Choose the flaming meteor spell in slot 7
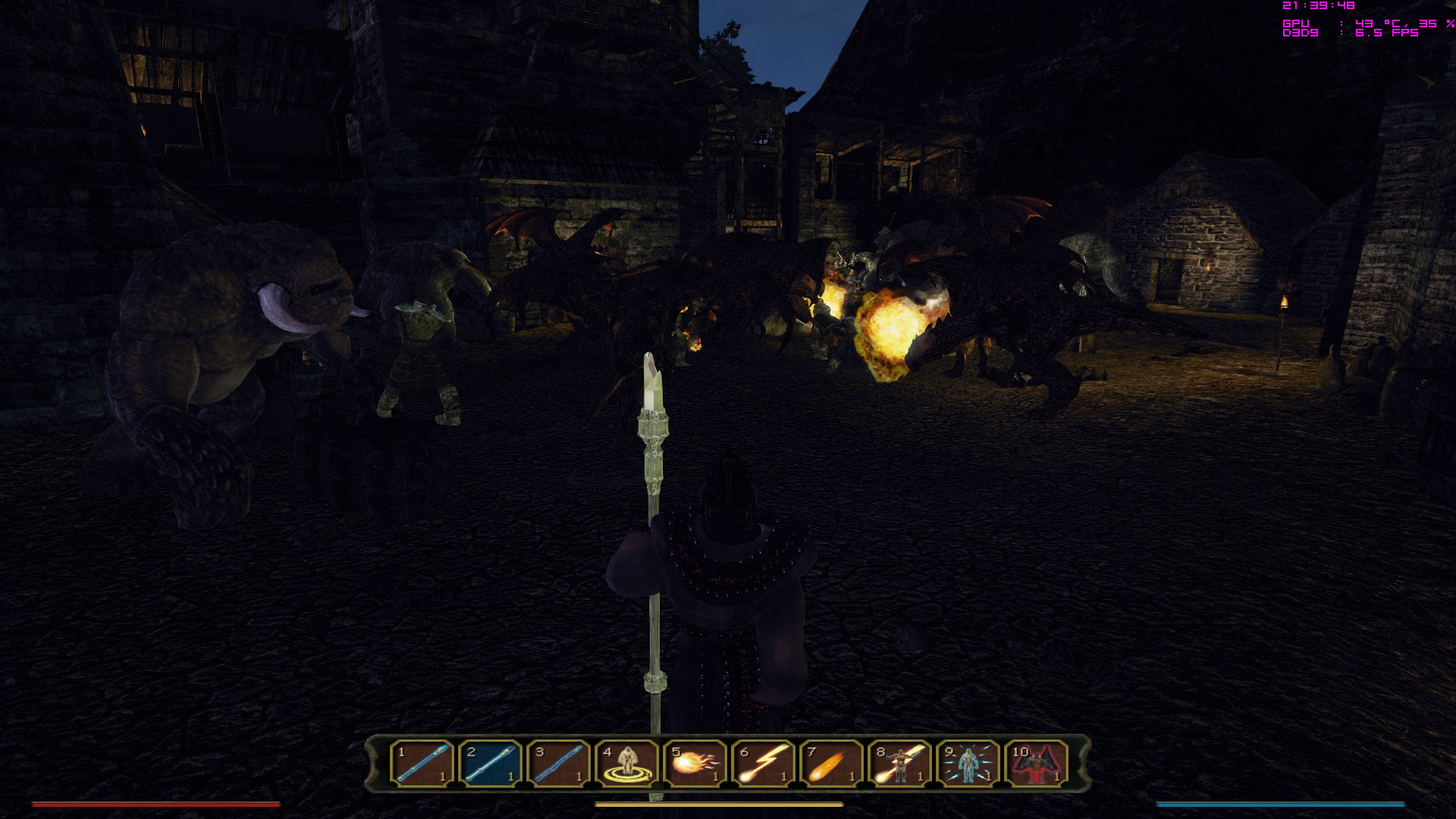Viewport: 1456px width, 819px height. (832, 763)
